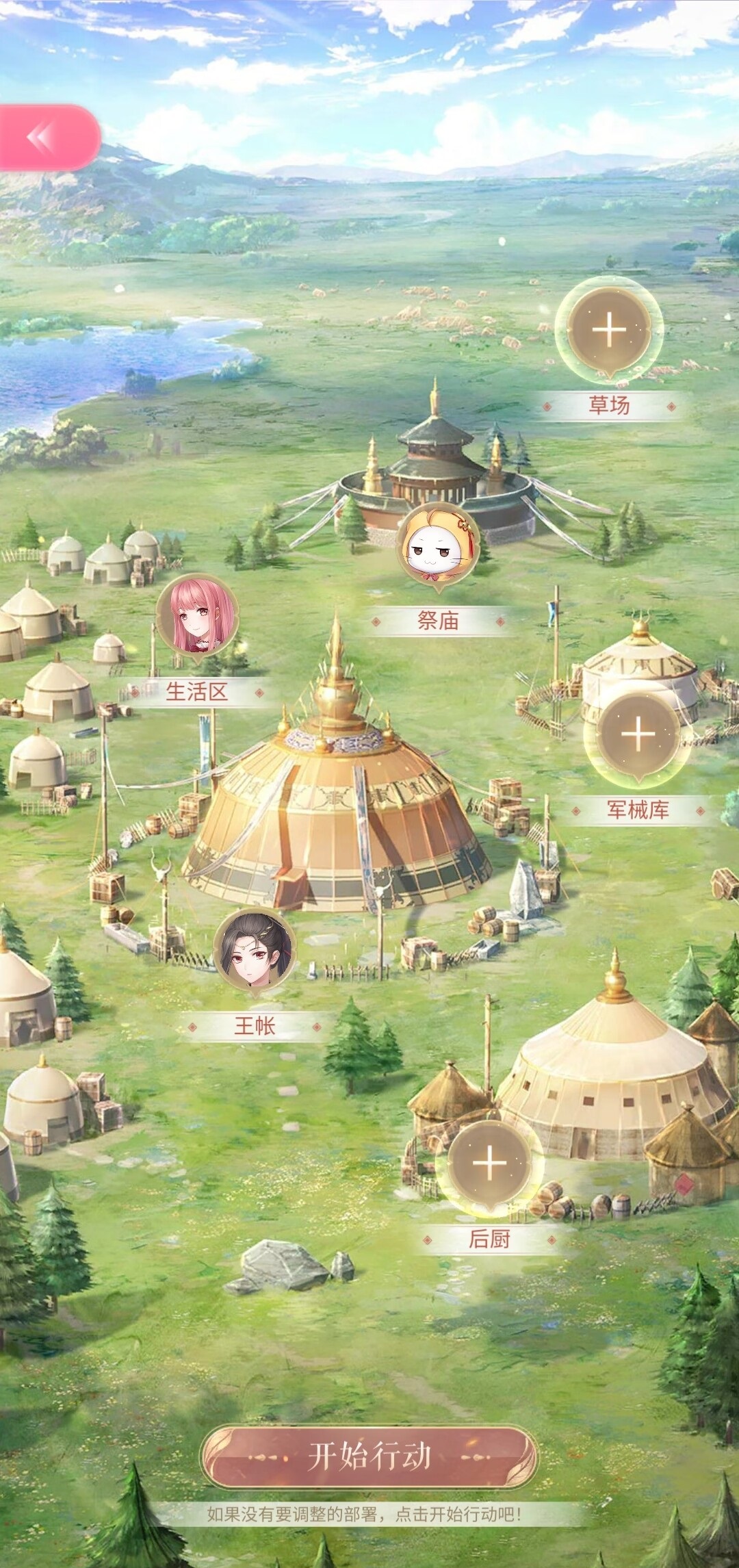Click the 生活区 location label
The image size is (739, 1568).
pyautogui.click(x=197, y=692)
